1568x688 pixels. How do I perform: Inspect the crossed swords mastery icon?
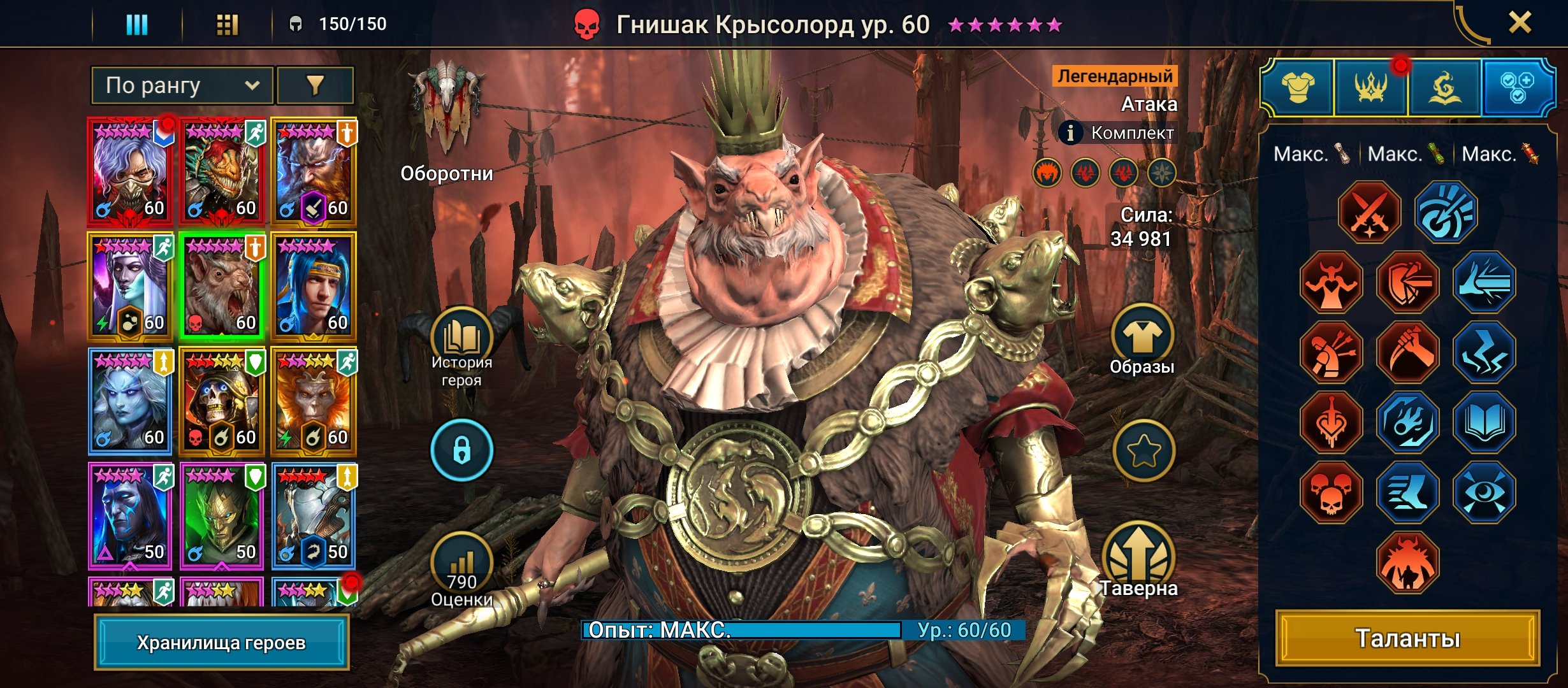pos(1370,212)
